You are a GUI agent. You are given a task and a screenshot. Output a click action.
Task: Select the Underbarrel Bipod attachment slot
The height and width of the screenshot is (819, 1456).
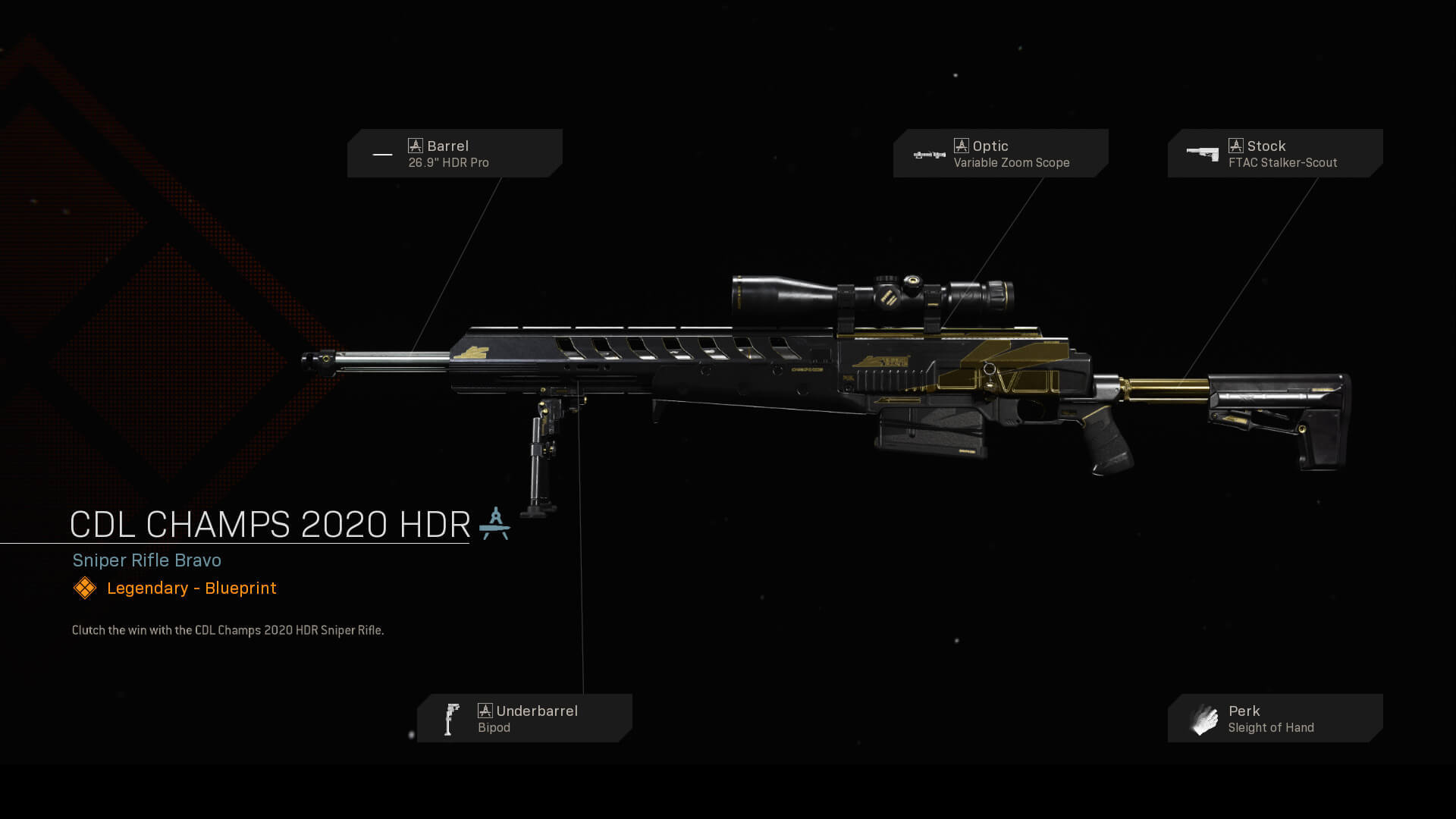pyautogui.click(x=524, y=718)
